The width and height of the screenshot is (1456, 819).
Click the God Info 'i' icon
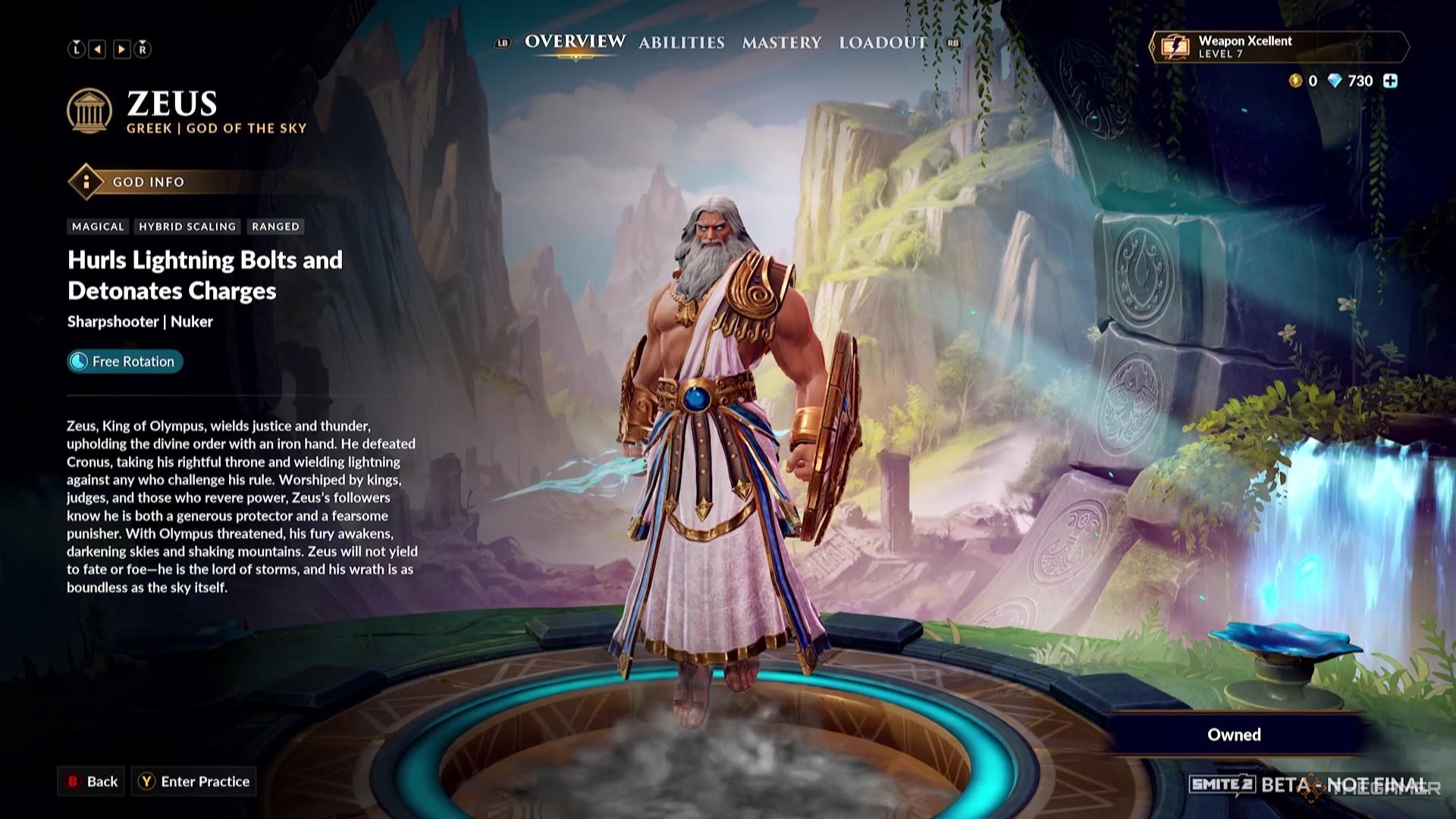point(86,182)
